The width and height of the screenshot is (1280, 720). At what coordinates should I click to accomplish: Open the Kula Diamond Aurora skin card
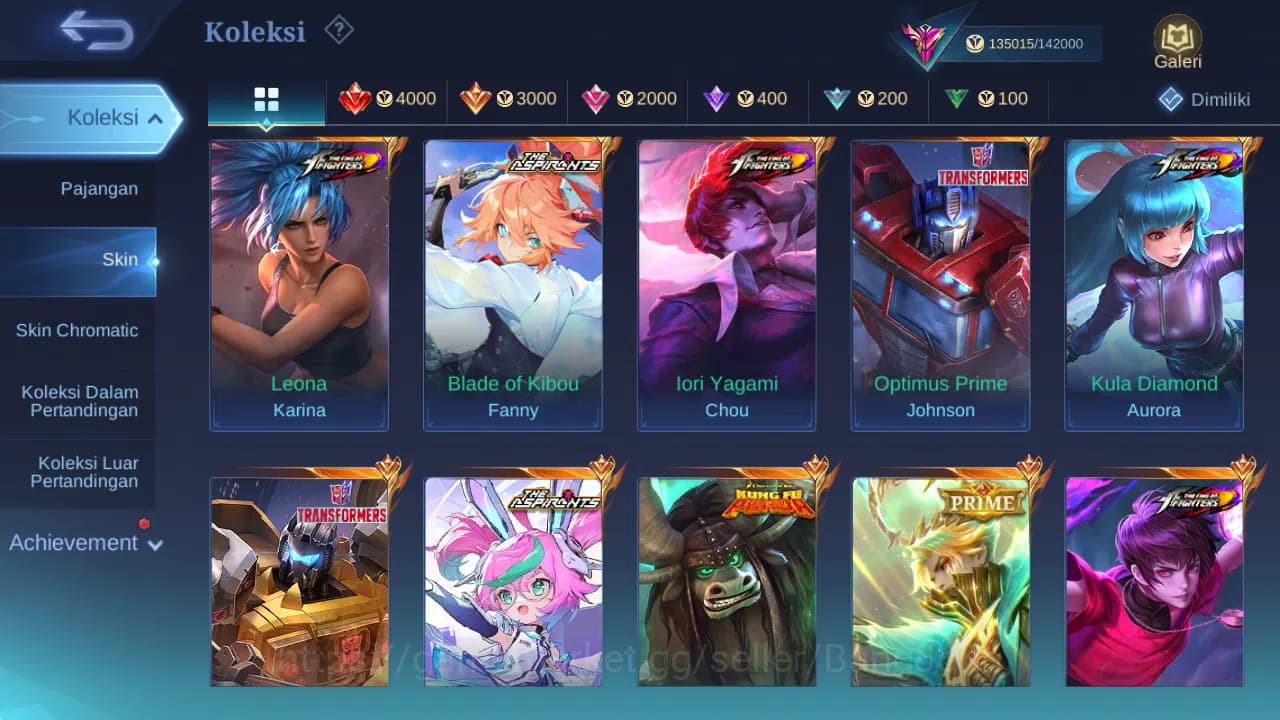coord(1154,285)
